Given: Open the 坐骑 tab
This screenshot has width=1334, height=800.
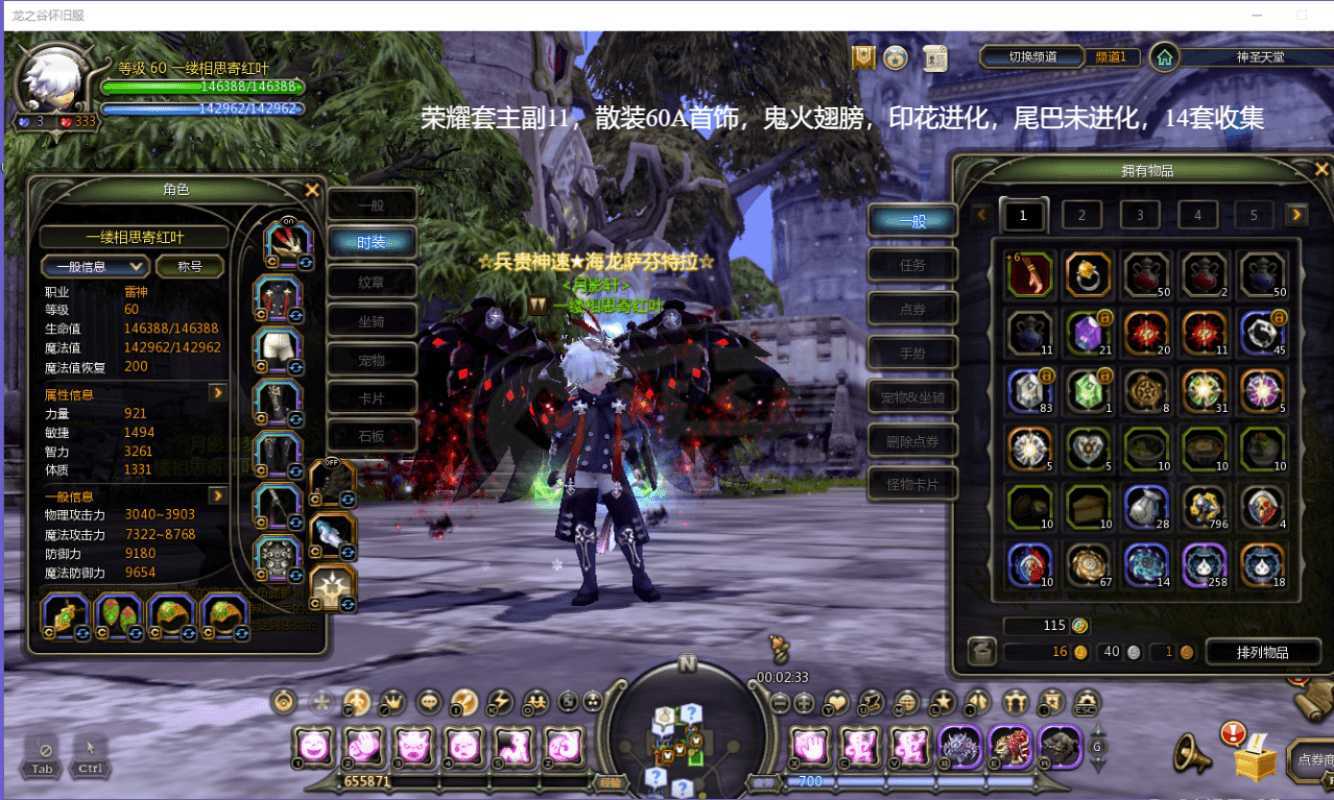Looking at the screenshot, I should [x=371, y=323].
